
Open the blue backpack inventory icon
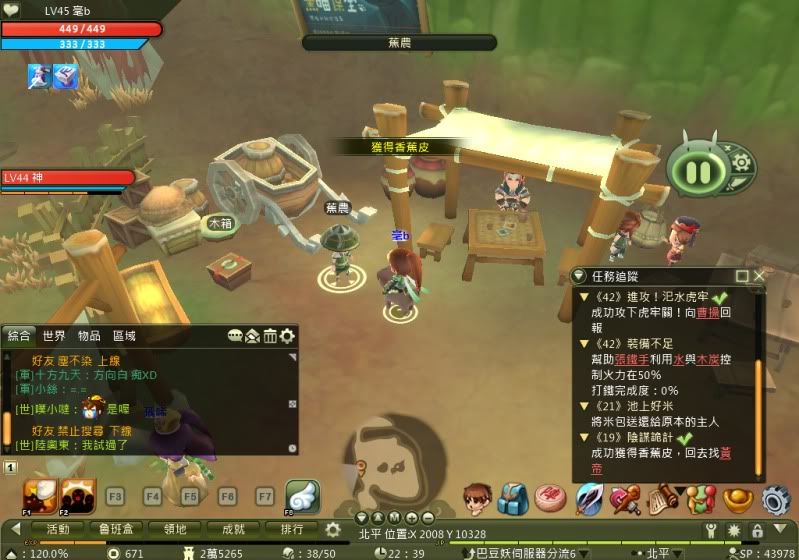click(514, 498)
